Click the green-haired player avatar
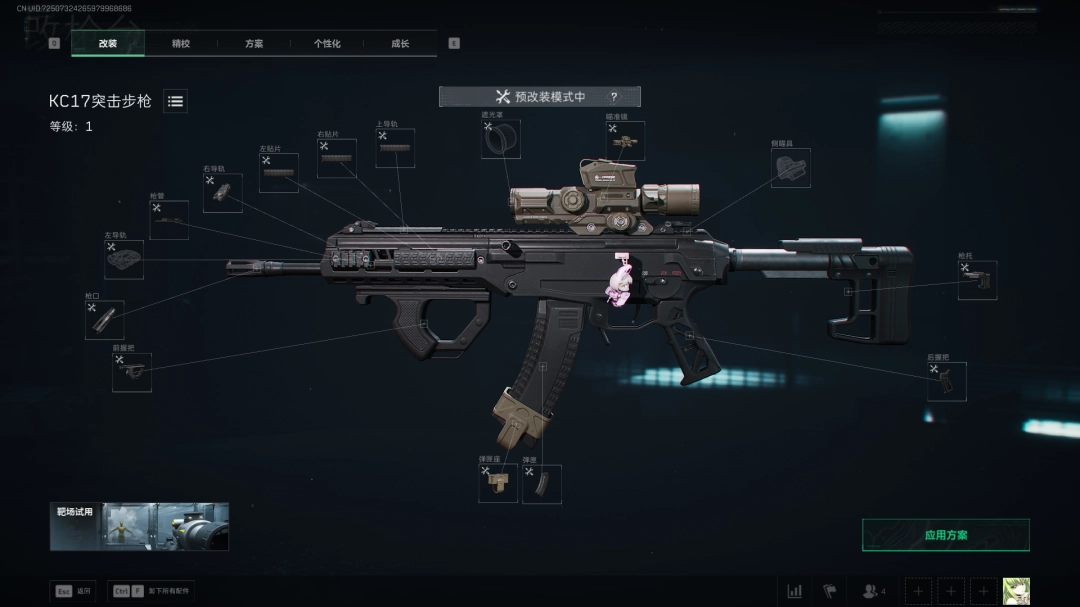The width and height of the screenshot is (1080, 607). (1016, 591)
